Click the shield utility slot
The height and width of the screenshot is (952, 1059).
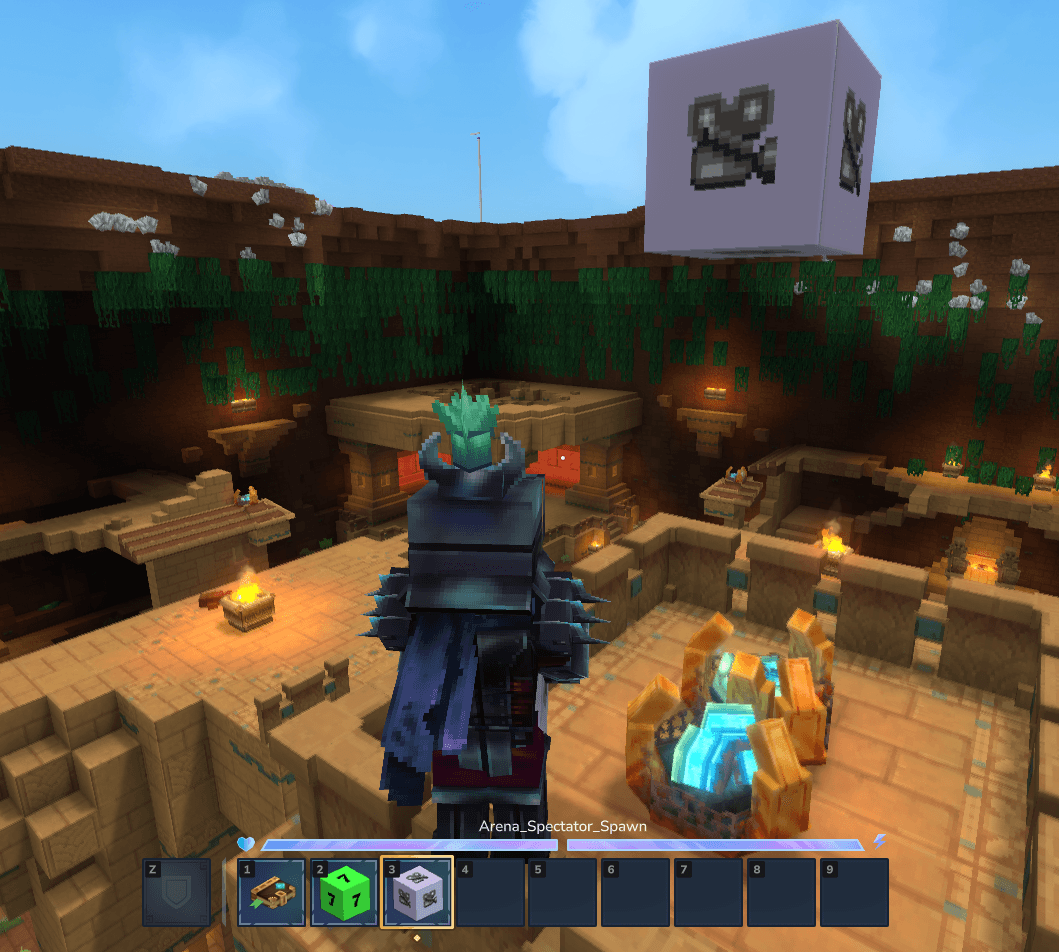[x=177, y=892]
